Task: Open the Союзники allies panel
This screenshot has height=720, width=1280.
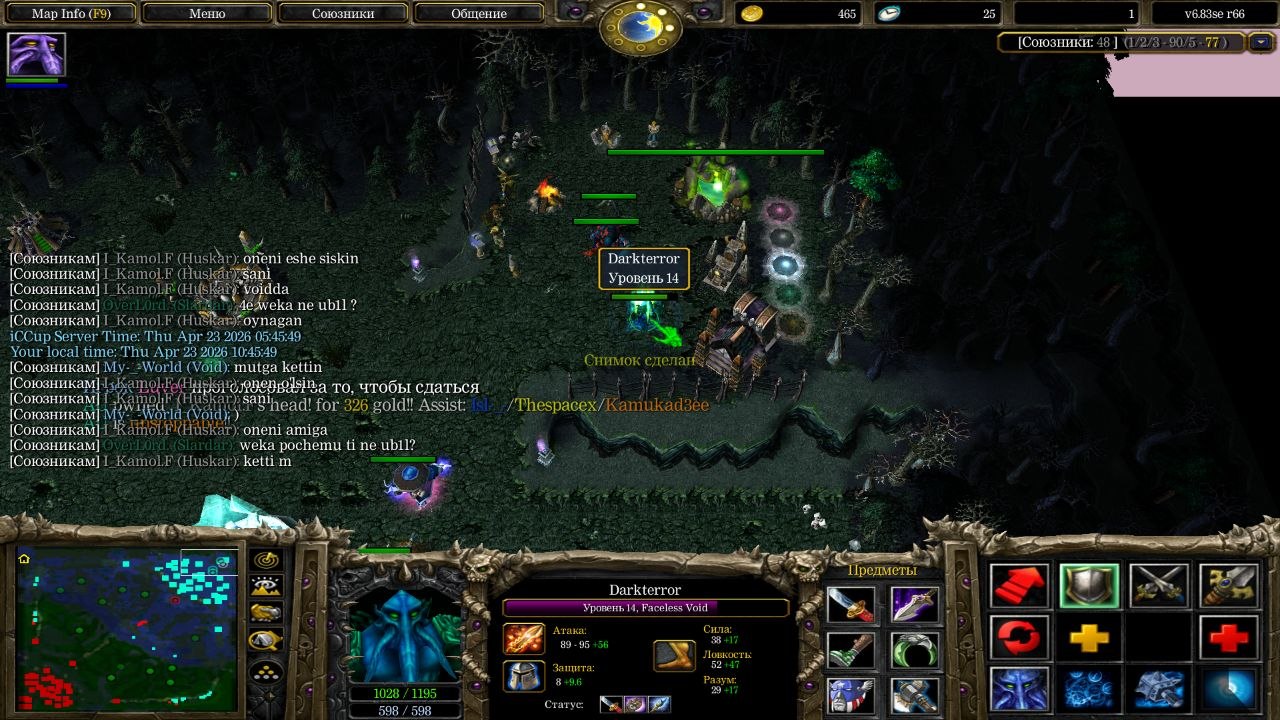Action: pyautogui.click(x=343, y=14)
